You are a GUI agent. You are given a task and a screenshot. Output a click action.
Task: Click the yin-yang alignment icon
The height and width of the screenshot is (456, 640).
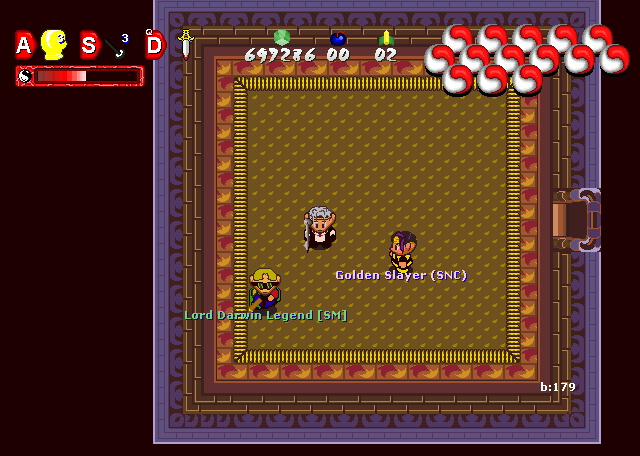click(x=24, y=75)
